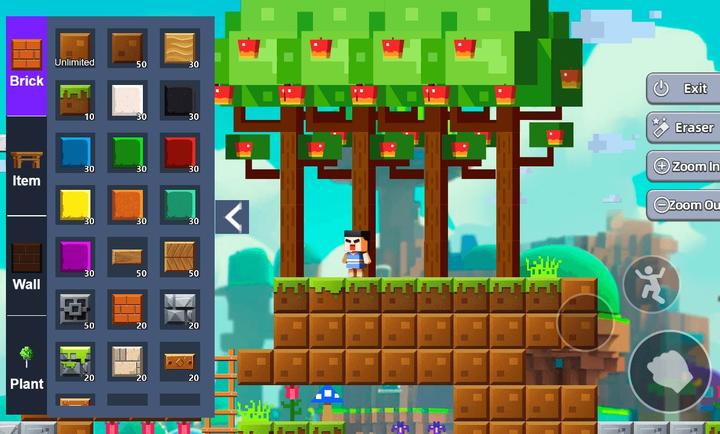The width and height of the screenshot is (720, 434).
Task: Show the Plant category tab
Action: [26, 367]
